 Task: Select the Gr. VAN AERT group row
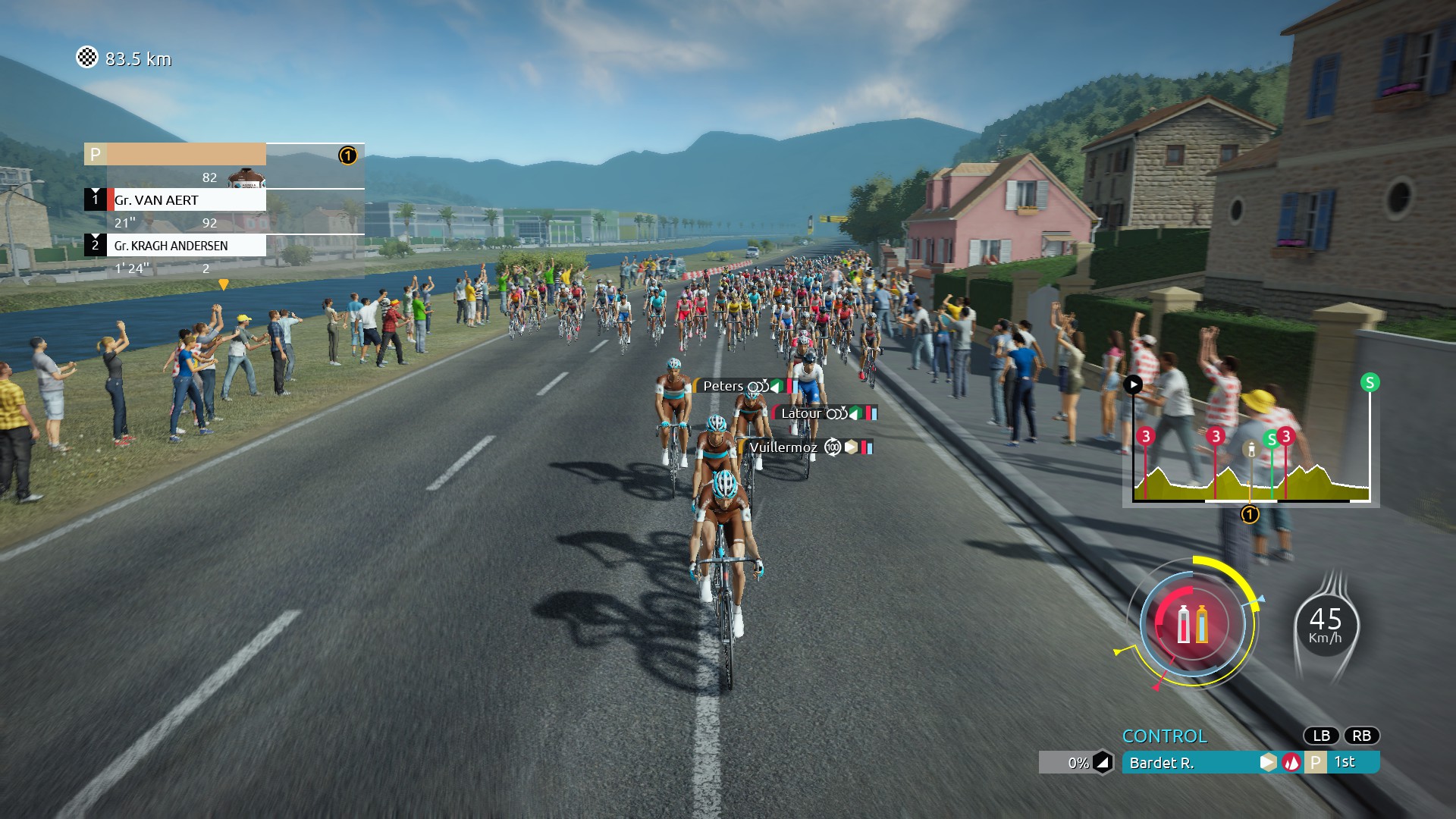186,200
